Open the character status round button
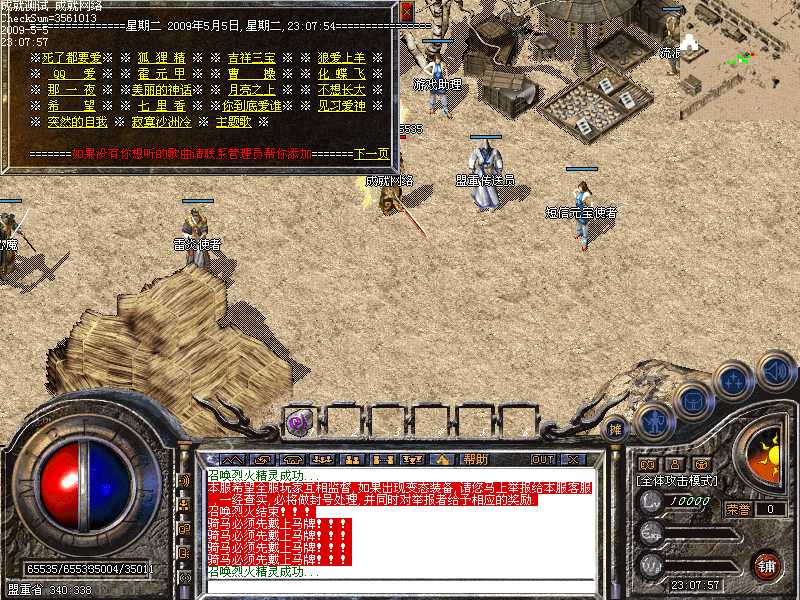Screen dimensions: 800x600 click(655, 422)
